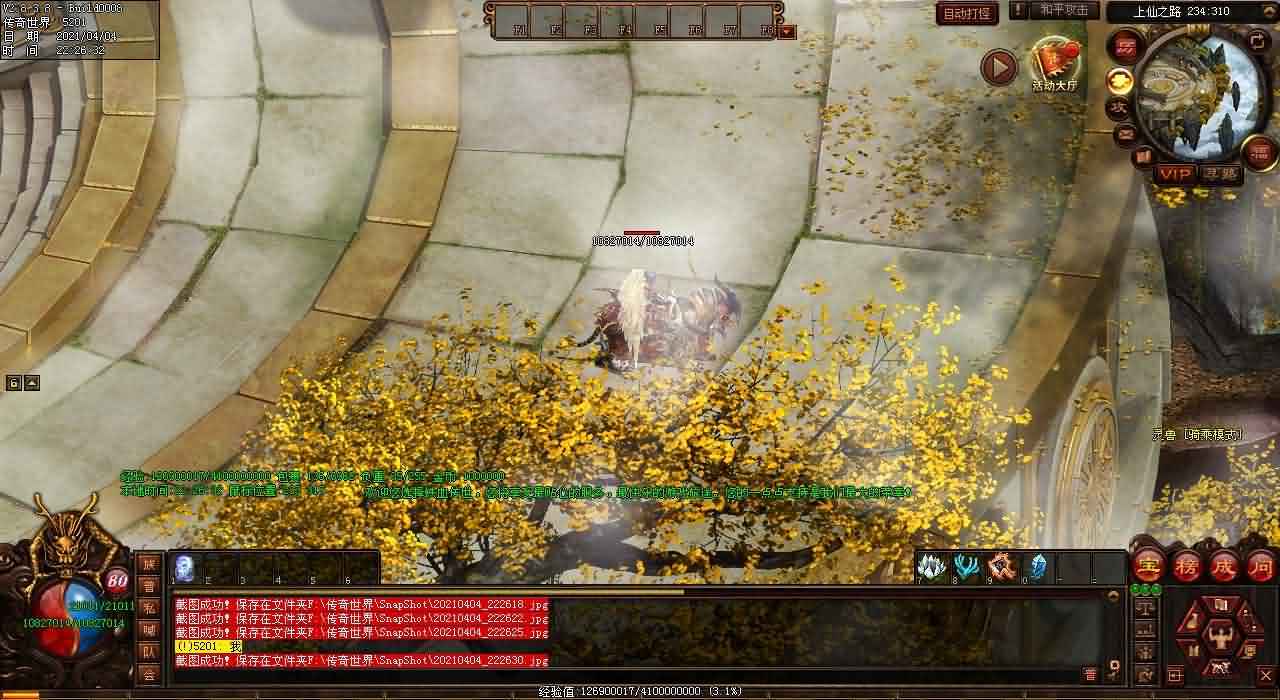Screen dimensions: 1280x700
Task: Use the blue crystal item slot
Action: coord(1037,567)
